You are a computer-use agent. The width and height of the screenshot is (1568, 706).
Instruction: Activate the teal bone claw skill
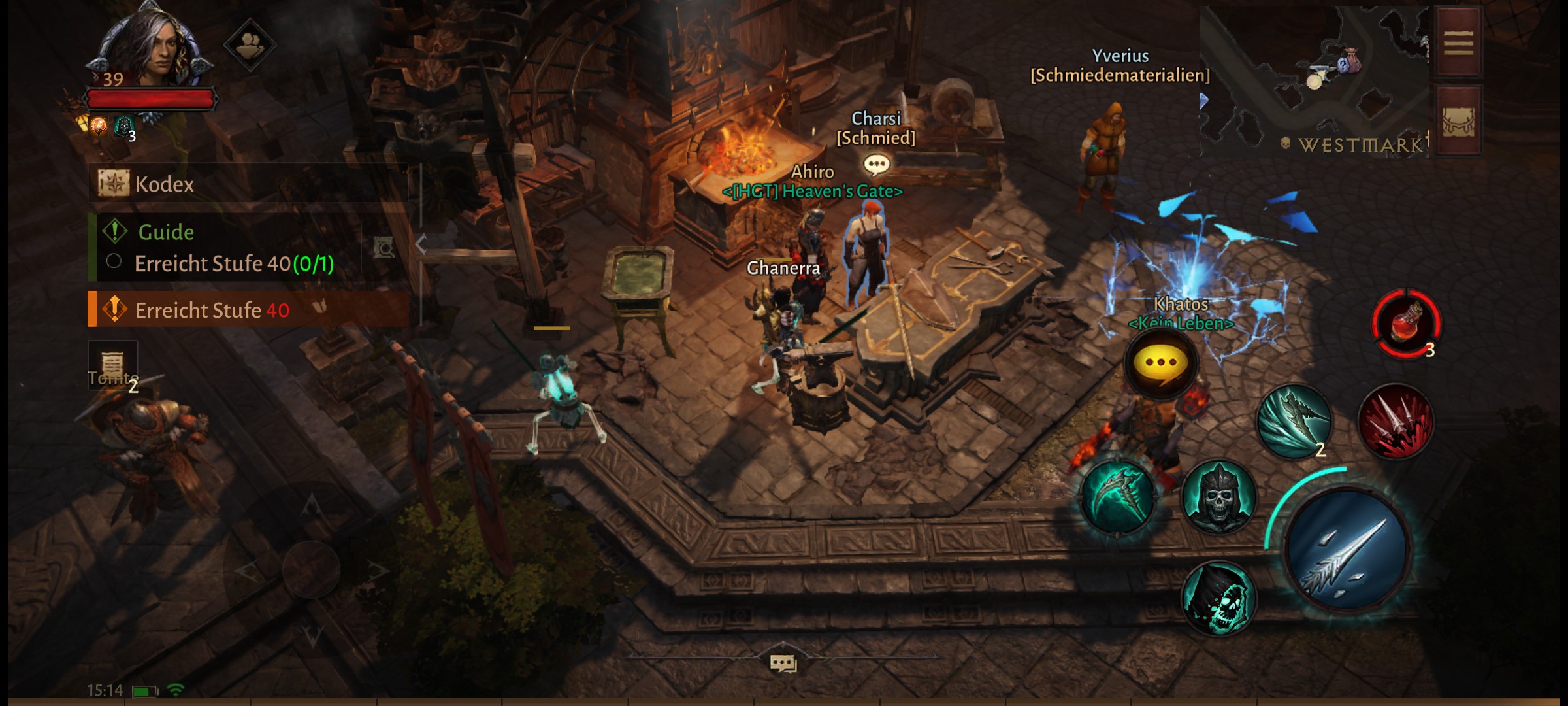[x=1294, y=422]
